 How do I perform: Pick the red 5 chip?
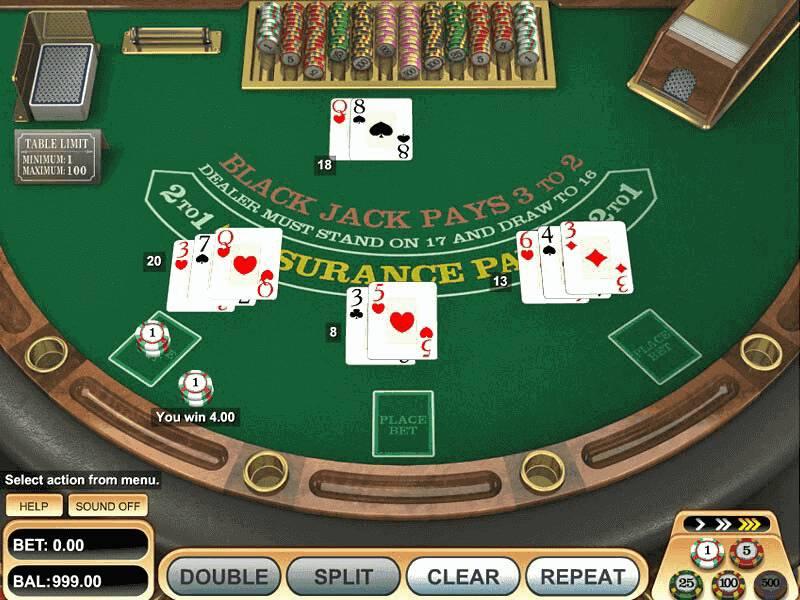744,552
